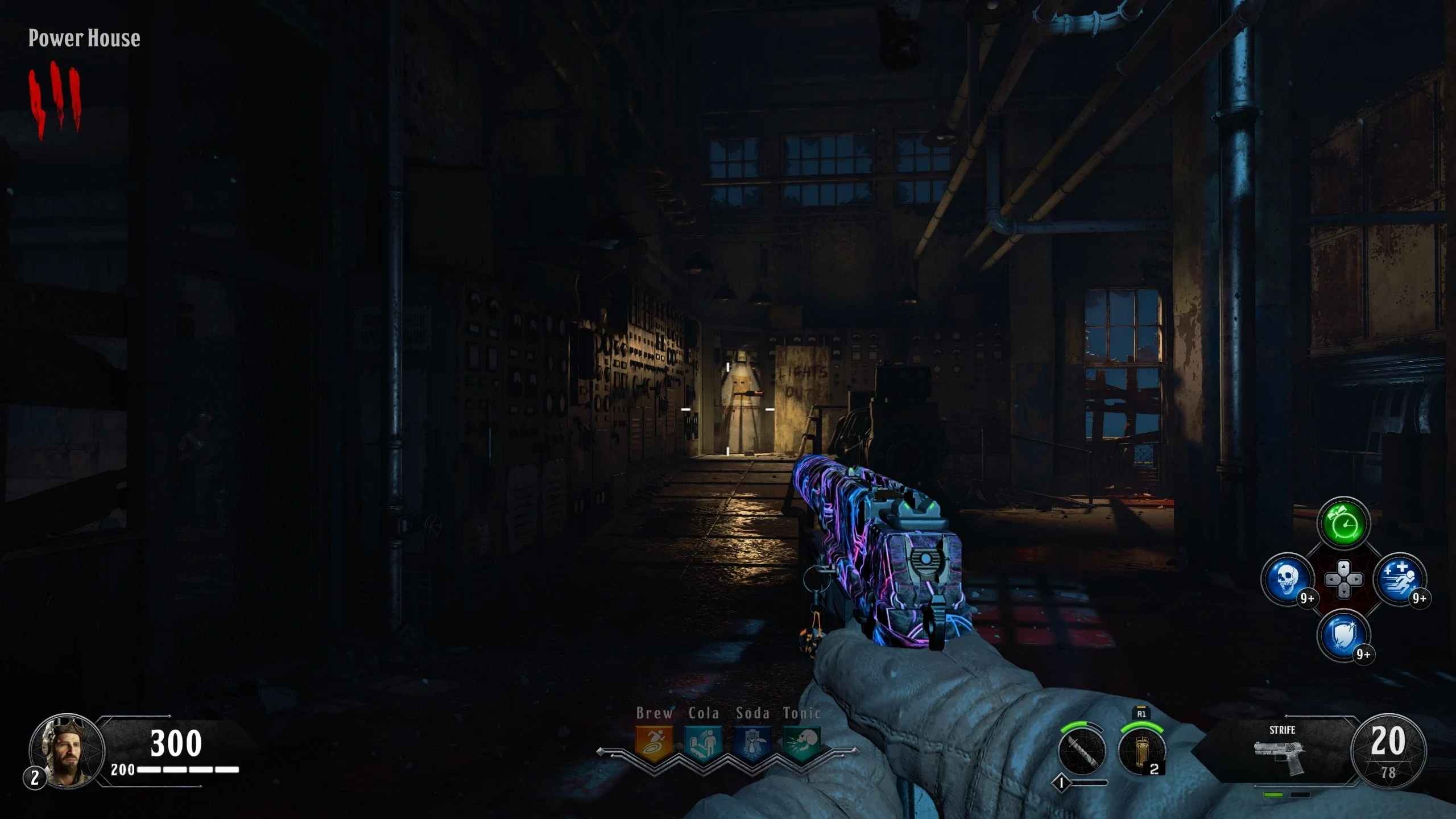Choose the Soda perk with RIP tombstone
The image size is (1456, 819).
tap(752, 742)
